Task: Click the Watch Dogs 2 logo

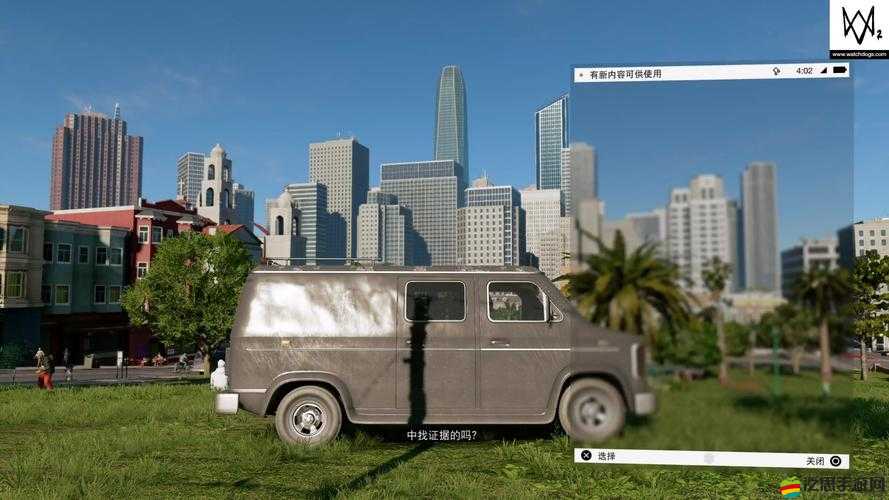Action: tap(858, 23)
